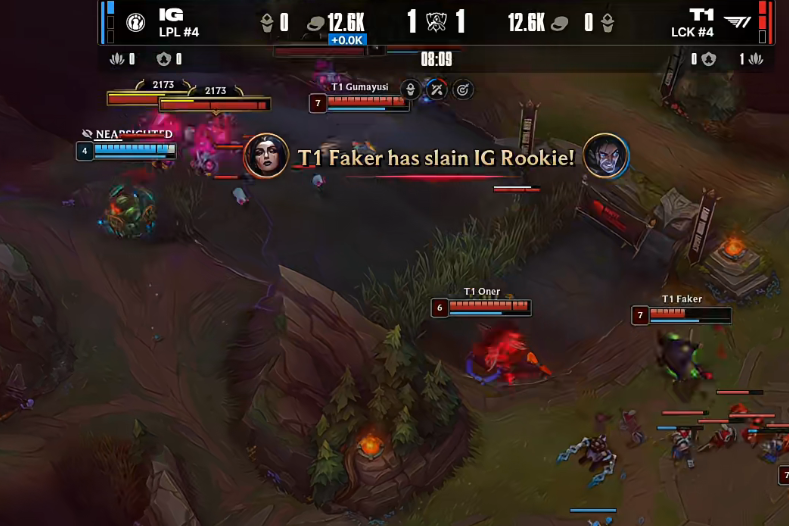Select the crossed swords icon below the timer
This screenshot has height=526, width=789.
click(x=437, y=90)
